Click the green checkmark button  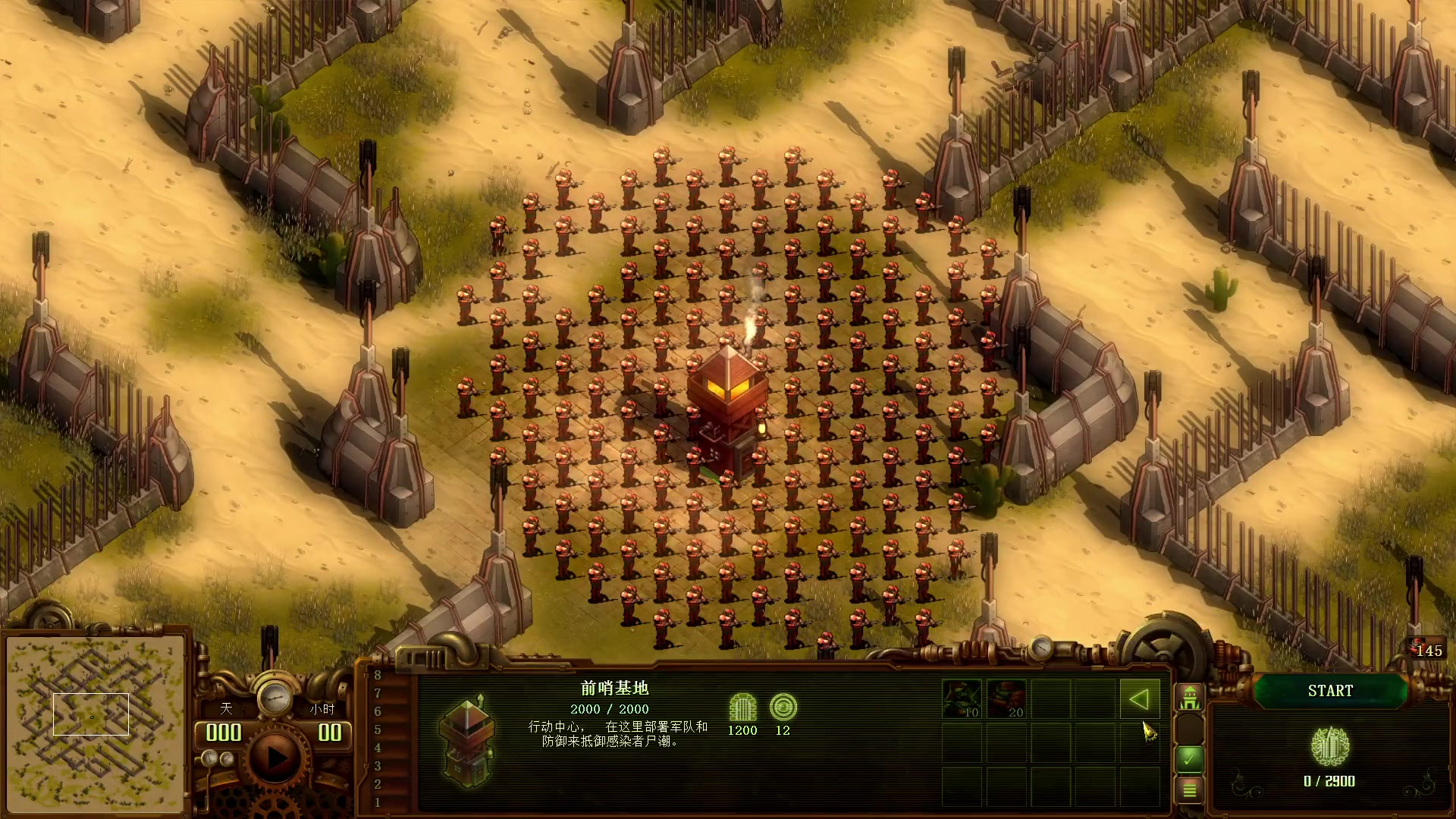click(x=1189, y=758)
